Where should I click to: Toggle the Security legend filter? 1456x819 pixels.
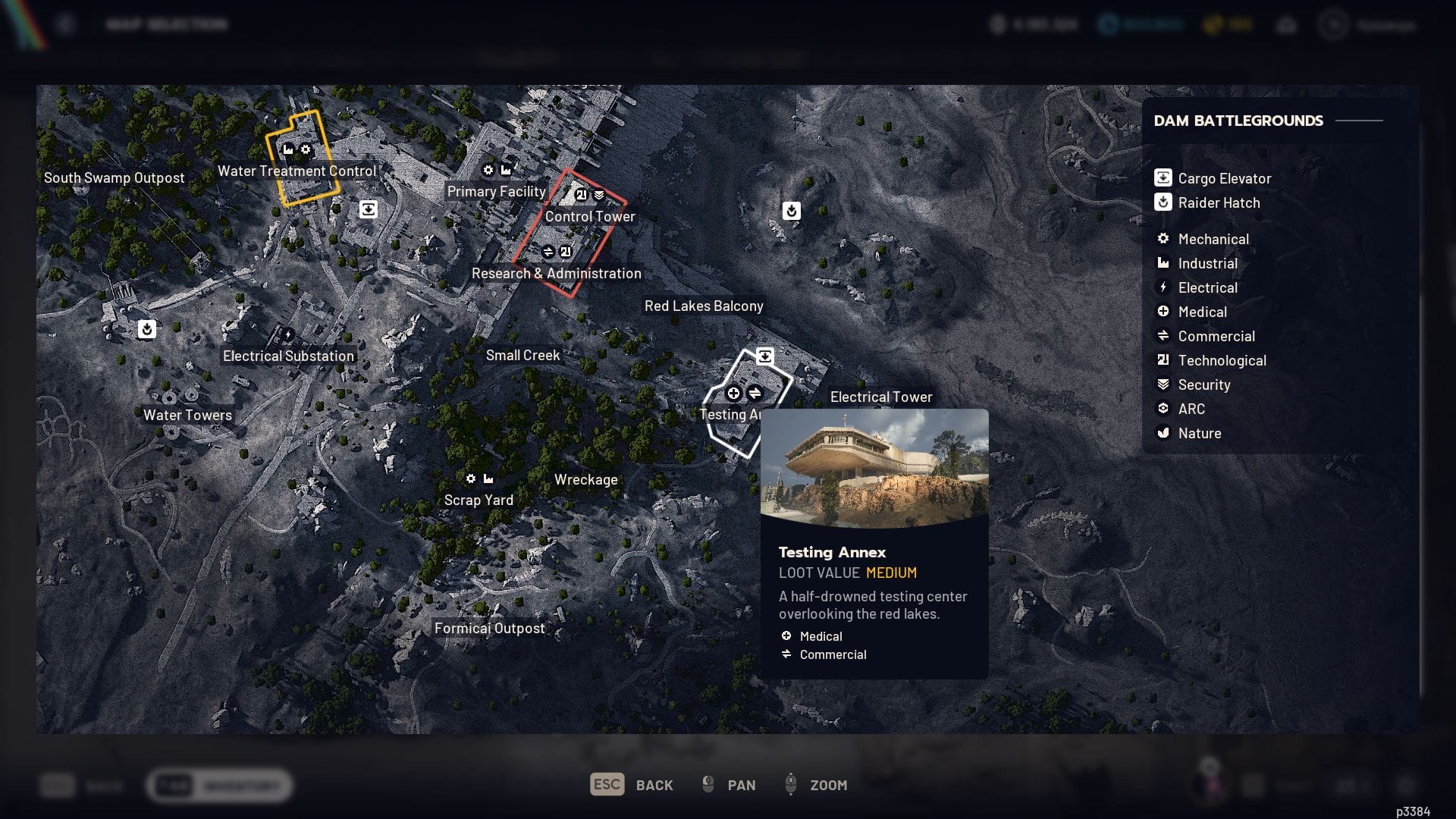[1203, 385]
